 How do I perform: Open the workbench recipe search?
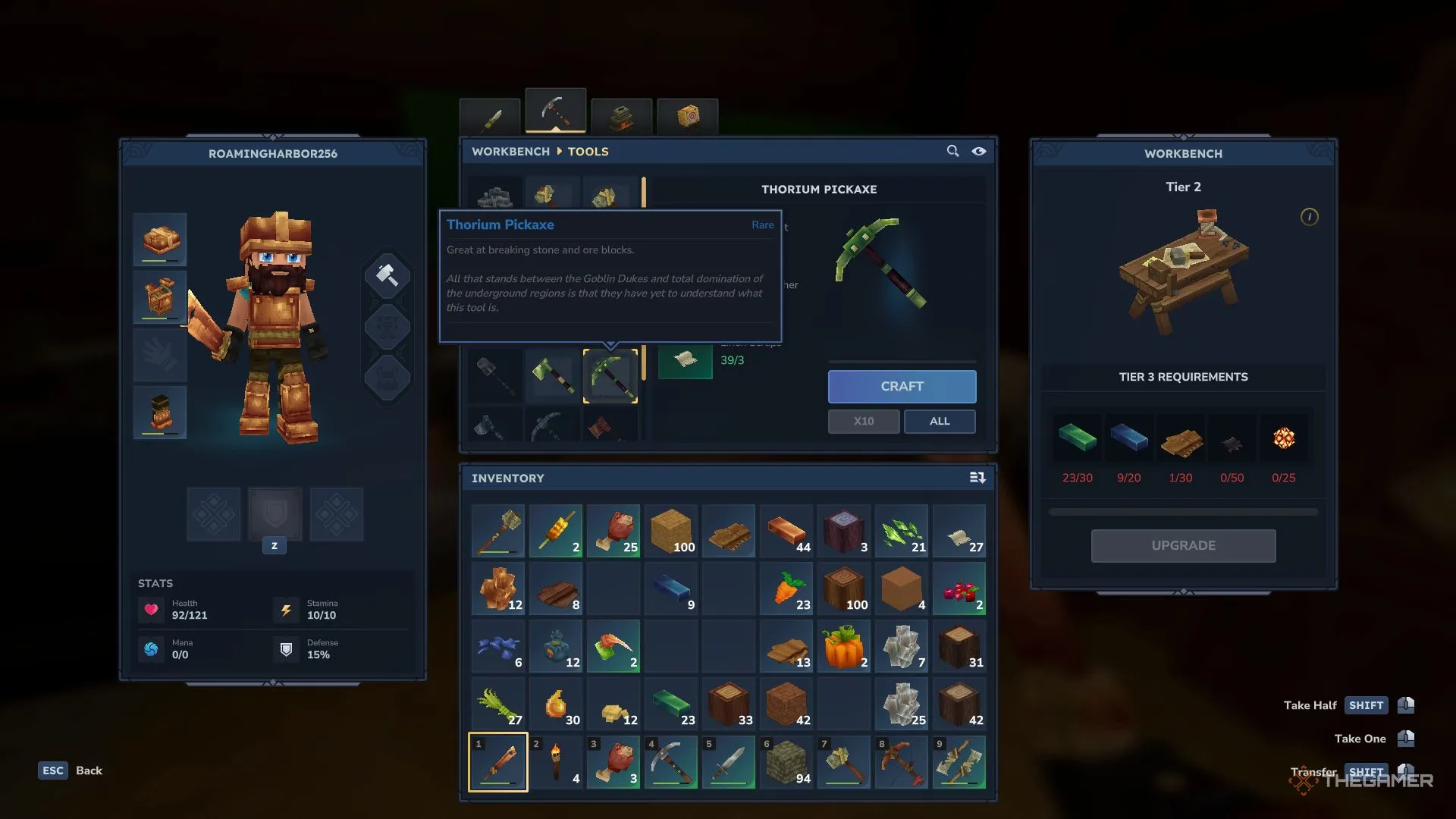click(952, 152)
